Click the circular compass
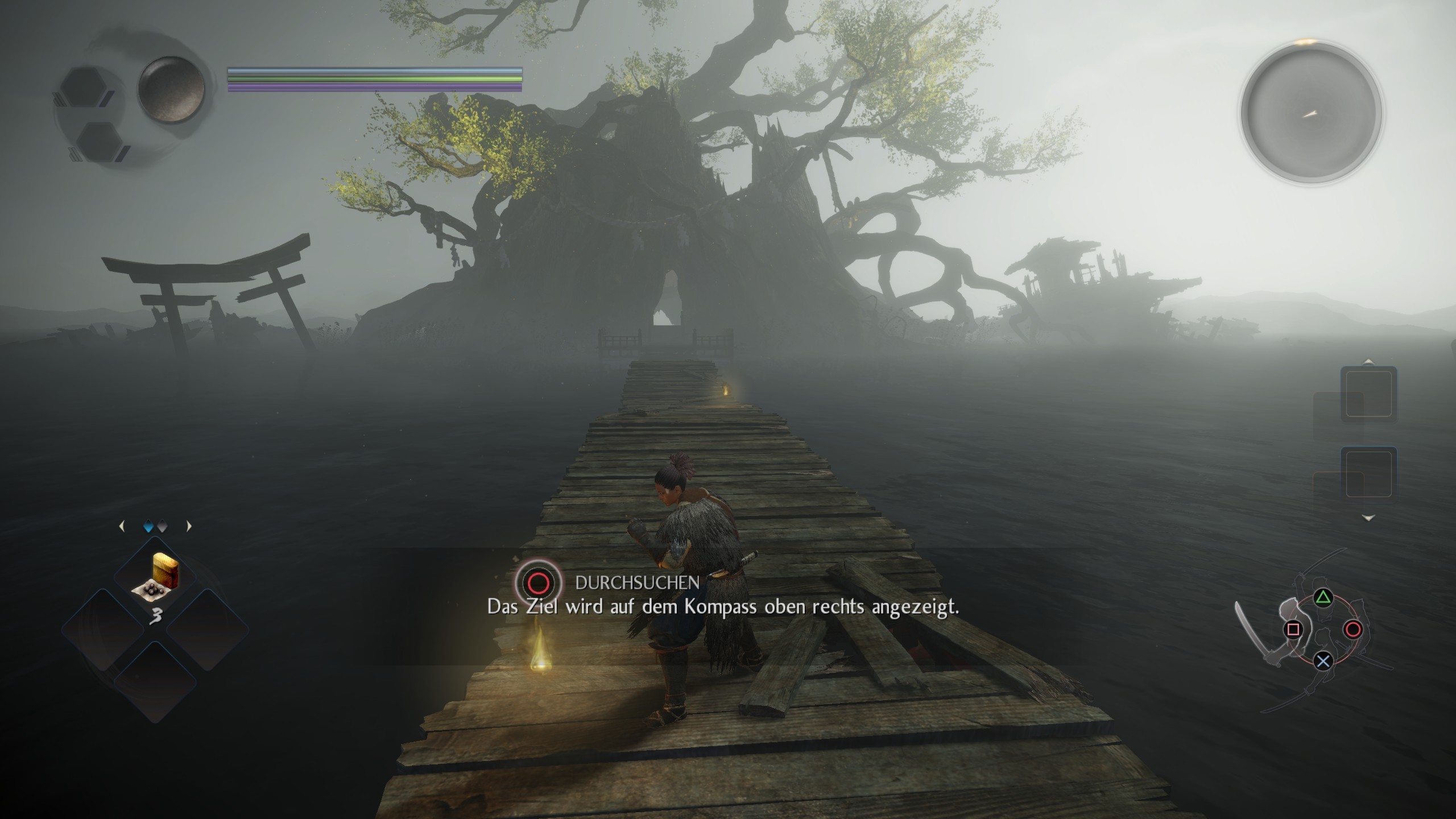The image size is (1456, 819). click(1310, 113)
